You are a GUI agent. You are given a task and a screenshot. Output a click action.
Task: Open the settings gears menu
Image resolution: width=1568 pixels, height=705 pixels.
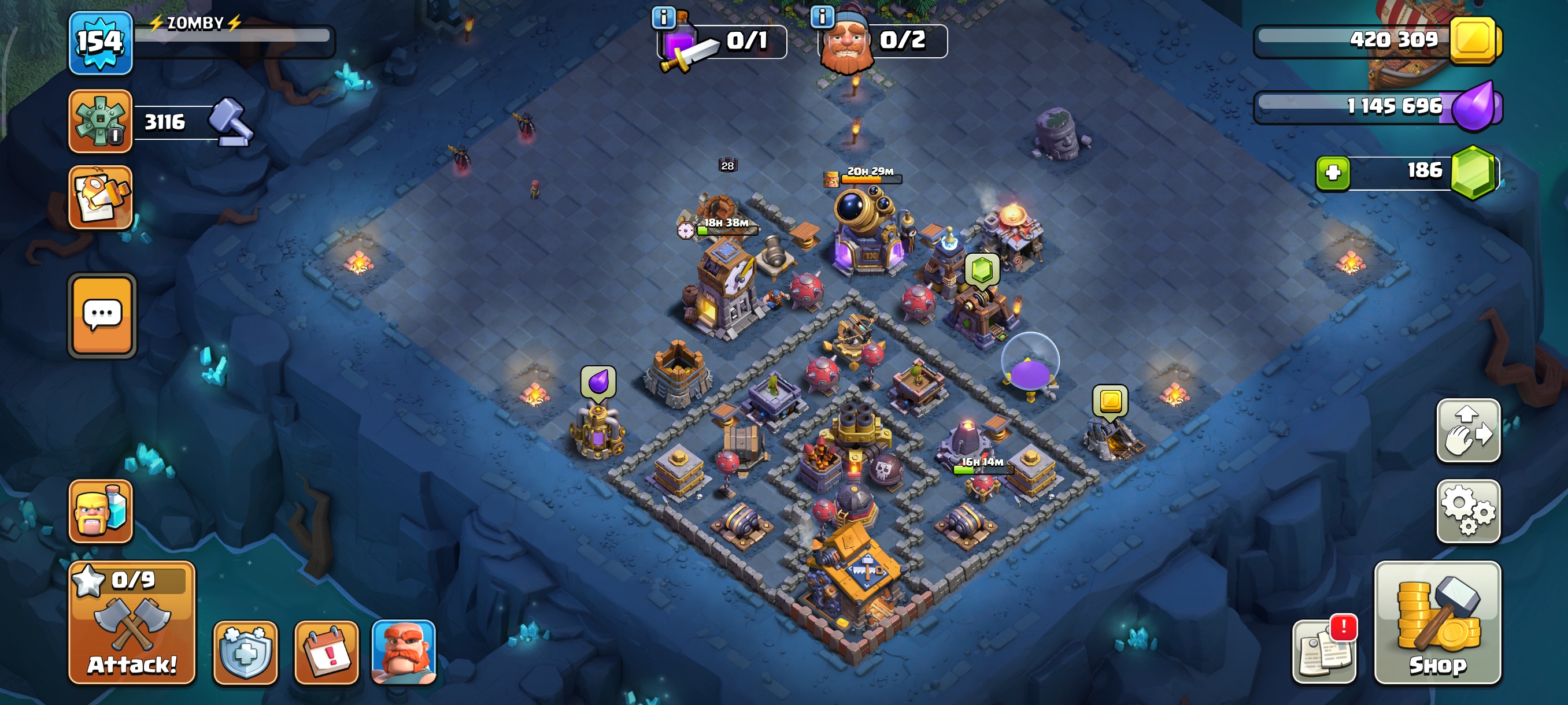tap(1467, 511)
